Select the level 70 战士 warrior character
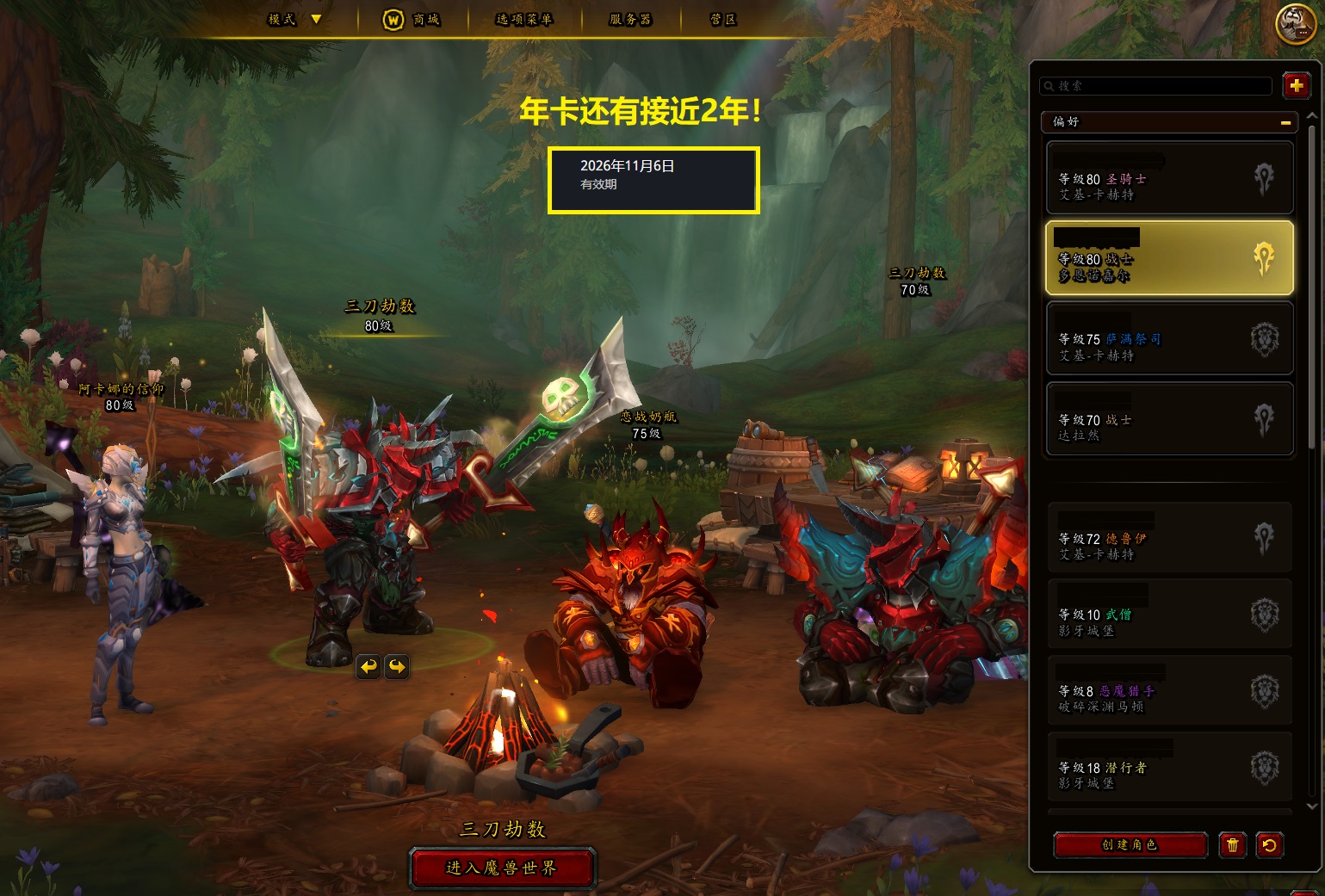 [1169, 419]
